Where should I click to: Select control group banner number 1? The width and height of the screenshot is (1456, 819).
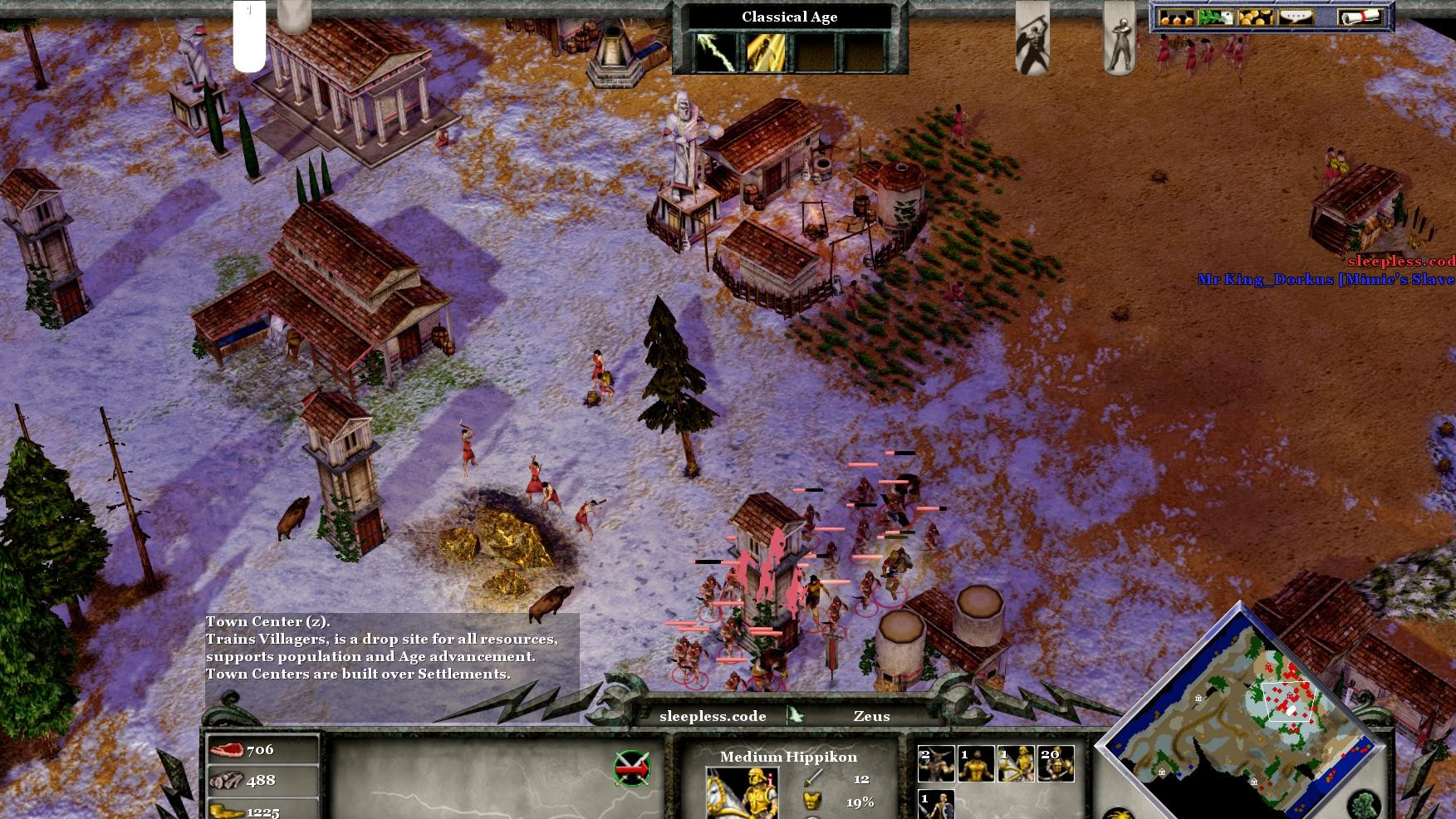point(249,35)
